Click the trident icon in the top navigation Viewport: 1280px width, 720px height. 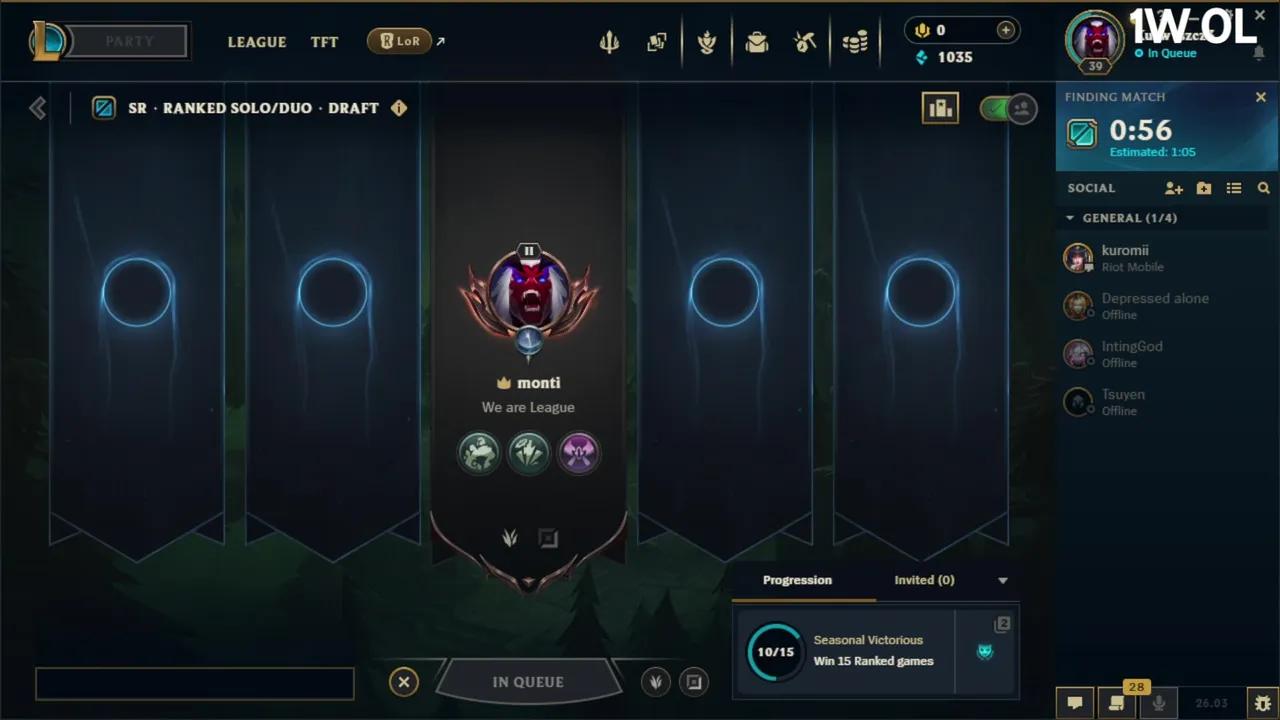point(610,42)
